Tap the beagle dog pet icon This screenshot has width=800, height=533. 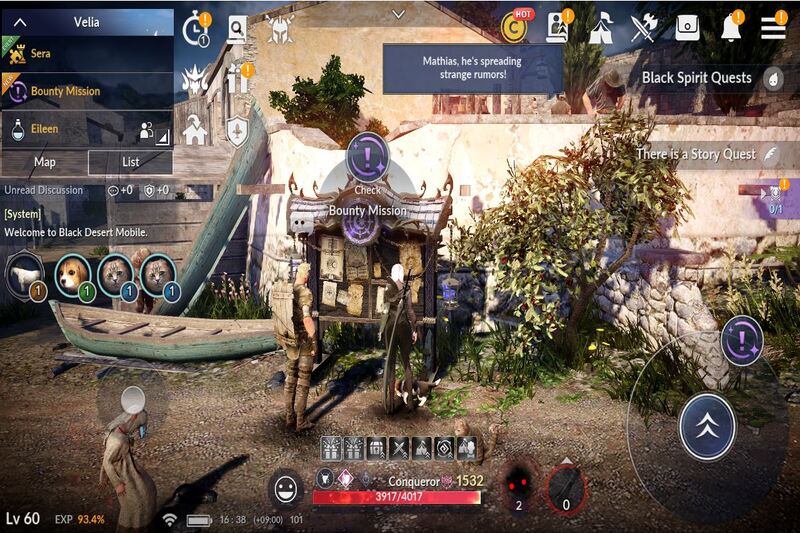pyautogui.click(x=73, y=274)
